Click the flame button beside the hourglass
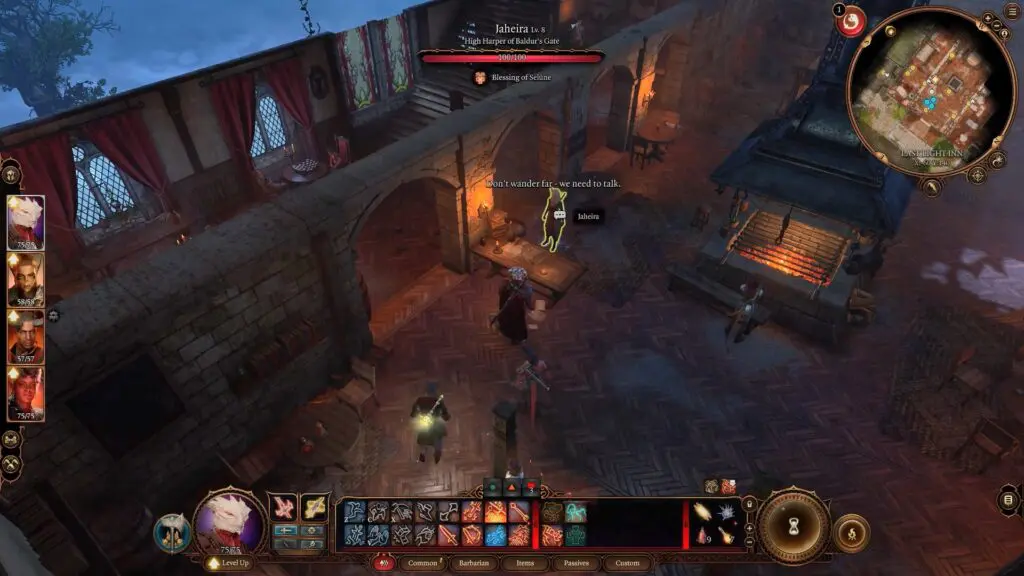 tap(851, 532)
